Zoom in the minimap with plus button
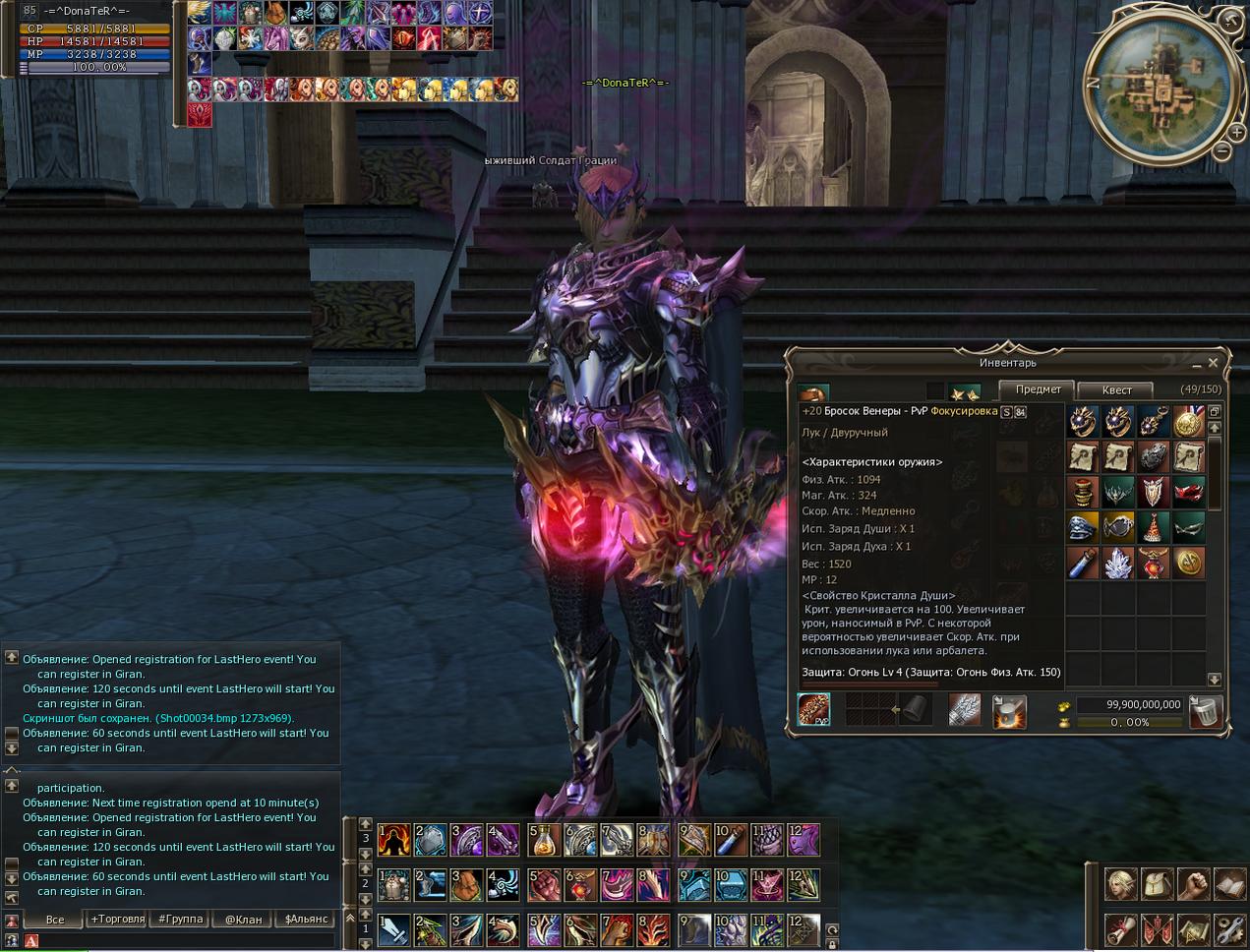This screenshot has height=952, width=1250. 1236,132
